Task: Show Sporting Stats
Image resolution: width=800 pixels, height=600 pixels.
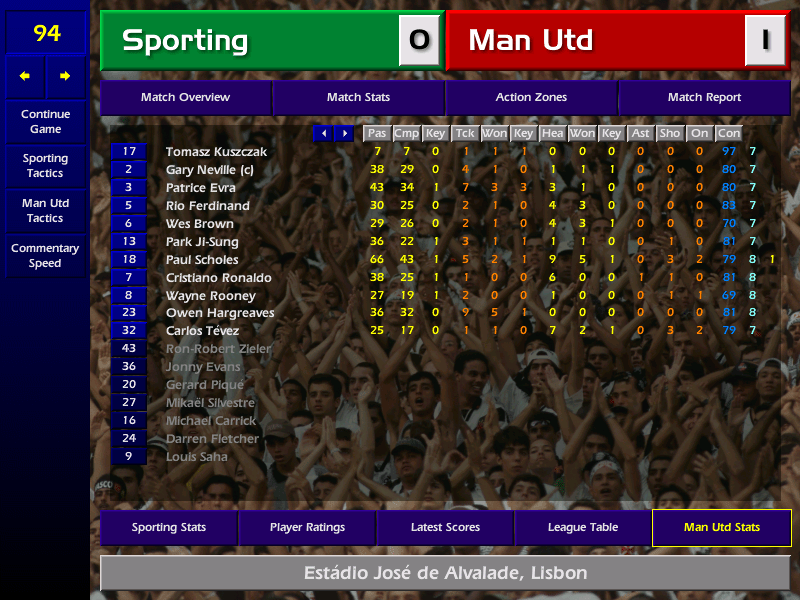Action: pos(168,528)
